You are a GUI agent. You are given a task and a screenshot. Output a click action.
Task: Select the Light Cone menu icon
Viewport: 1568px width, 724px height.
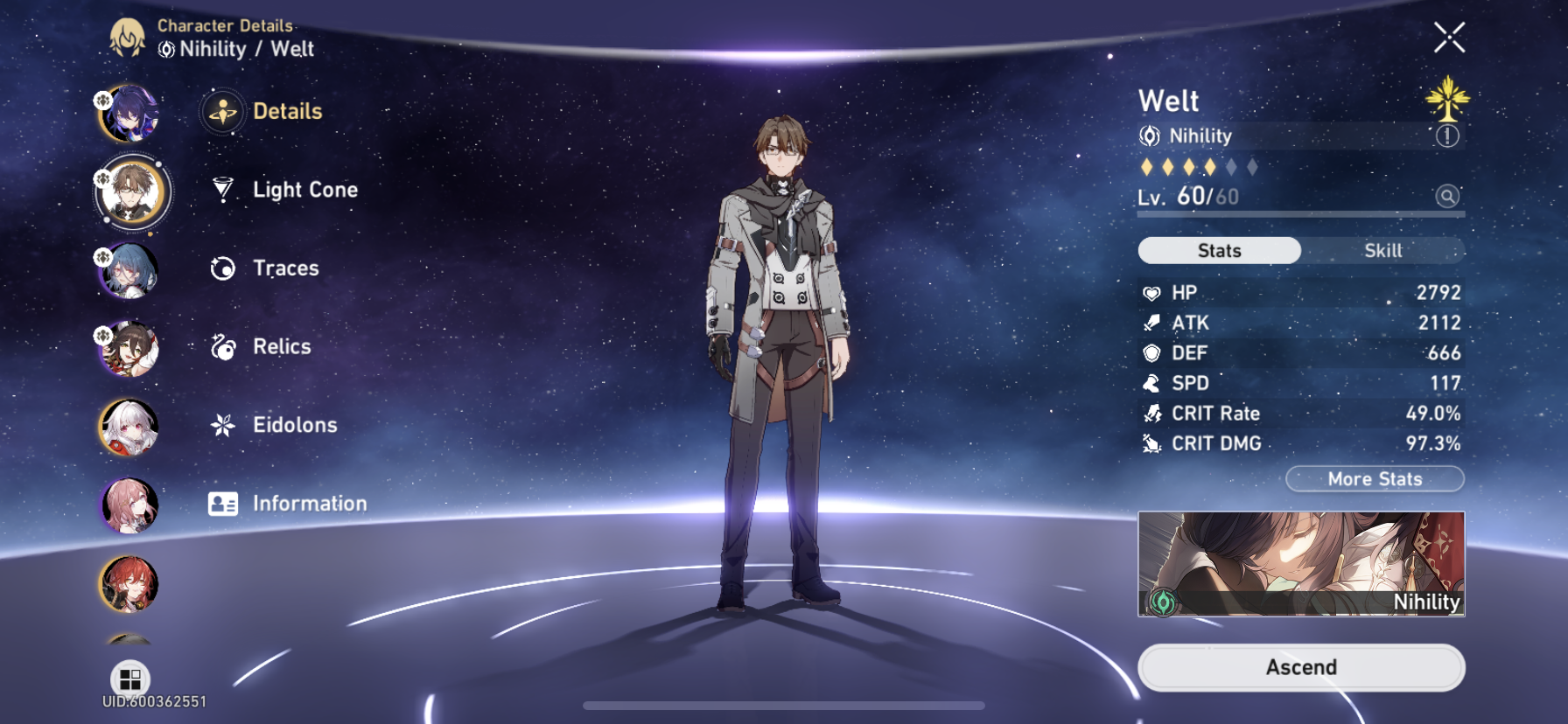pos(221,190)
